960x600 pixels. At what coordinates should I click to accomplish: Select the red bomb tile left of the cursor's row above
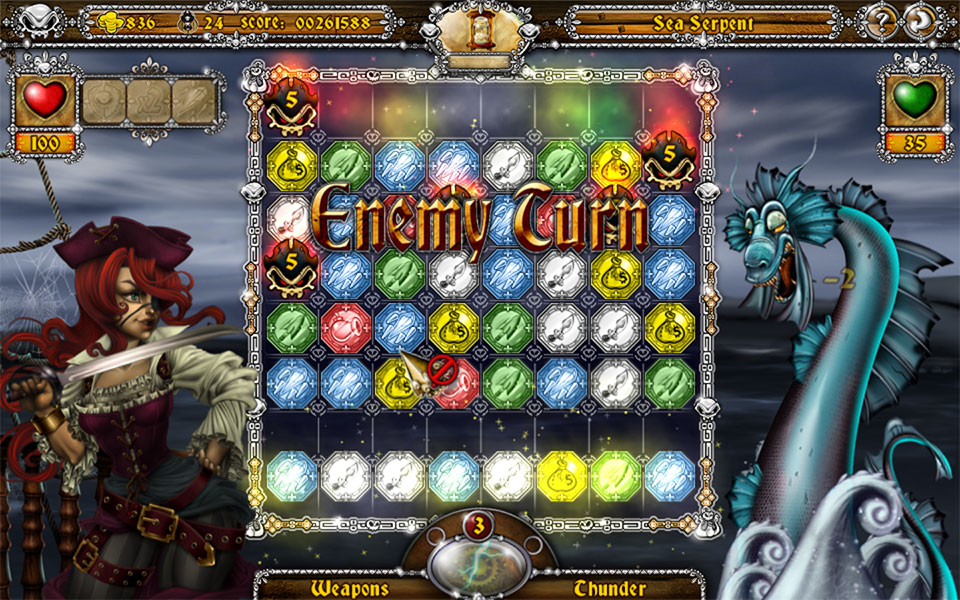click(346, 326)
